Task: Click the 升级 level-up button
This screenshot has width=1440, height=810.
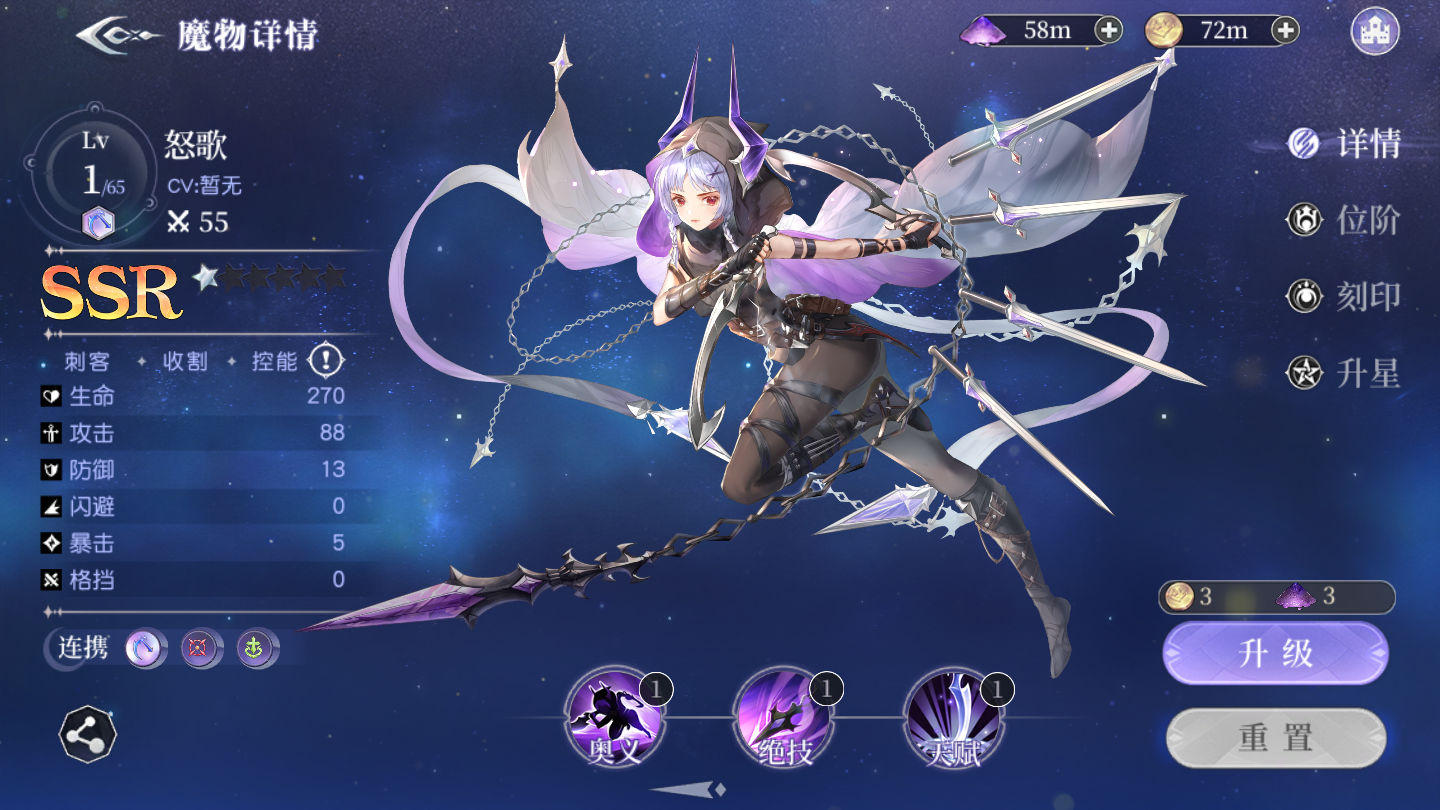Action: point(1275,653)
